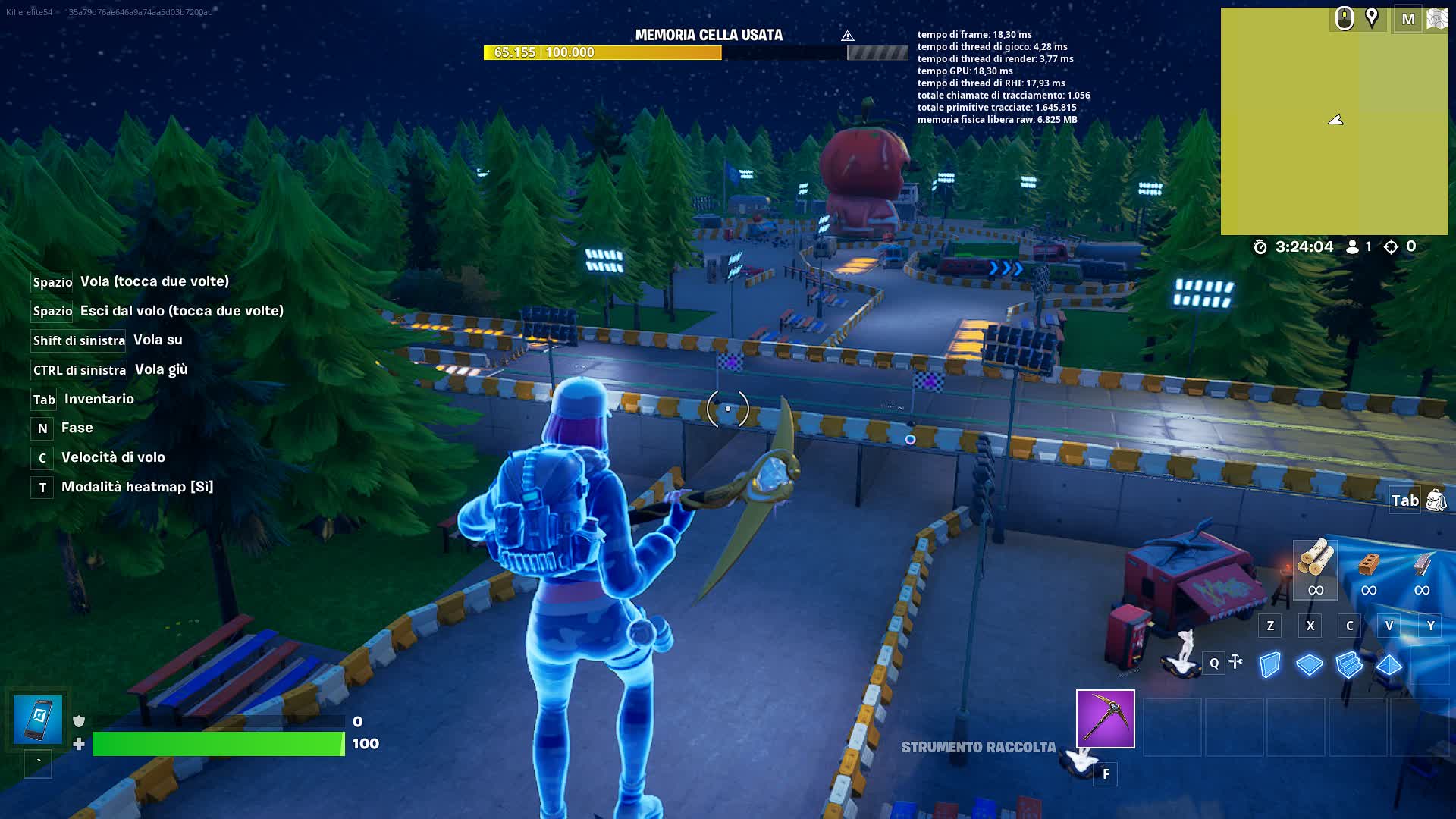Select the floor build piece
The image size is (1456, 819).
[1308, 664]
